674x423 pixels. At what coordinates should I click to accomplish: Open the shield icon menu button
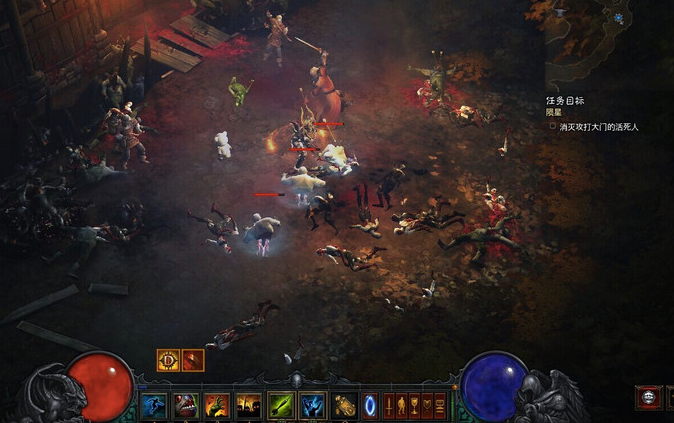pyautogui.click(x=427, y=405)
